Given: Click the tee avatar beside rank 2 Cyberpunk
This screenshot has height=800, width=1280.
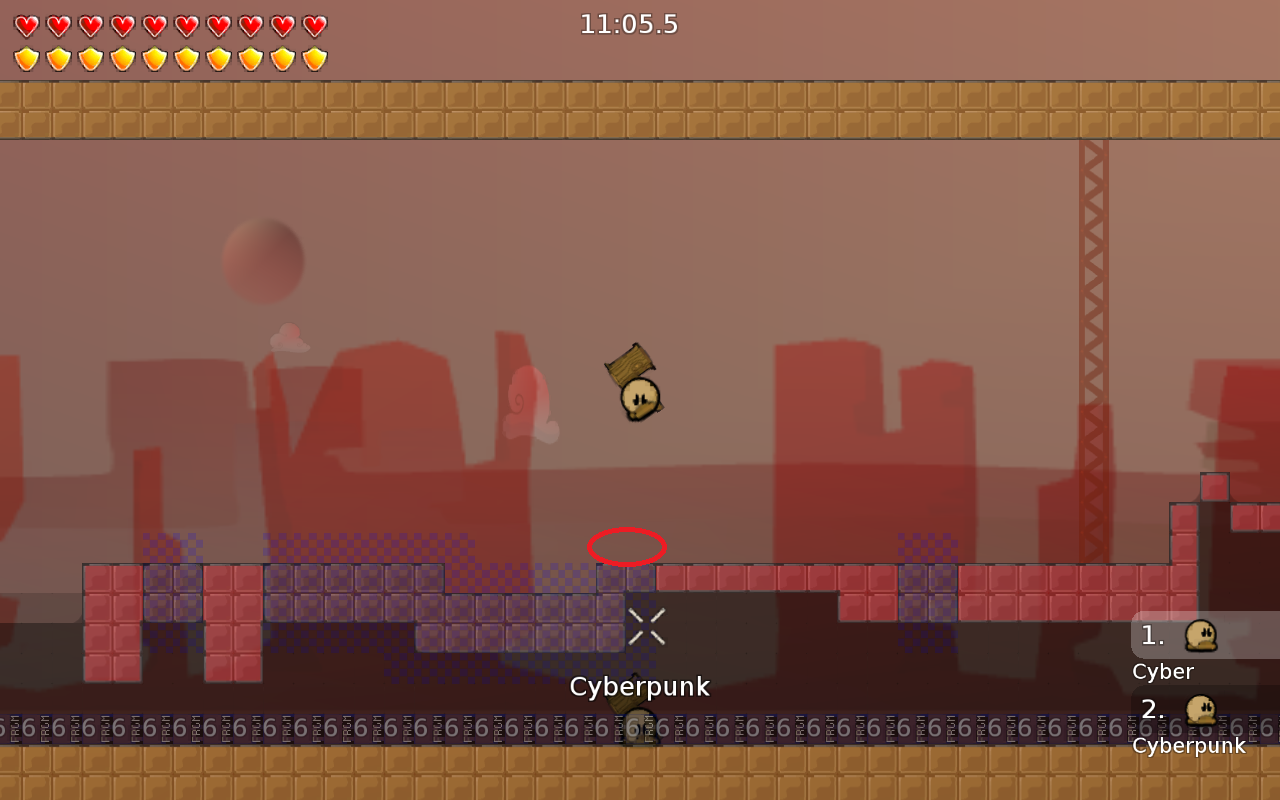Looking at the screenshot, I should [1201, 710].
